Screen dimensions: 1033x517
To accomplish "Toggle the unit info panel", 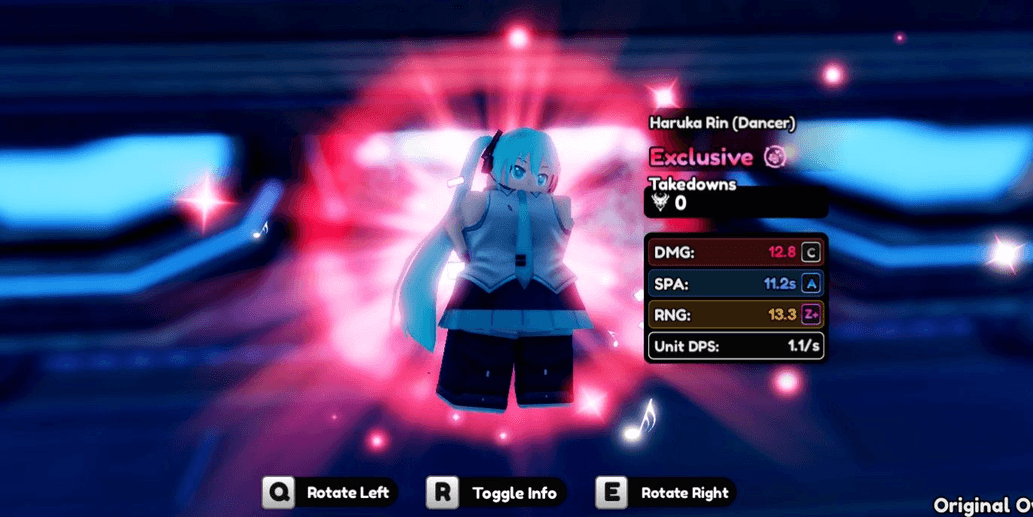I will tap(497, 493).
